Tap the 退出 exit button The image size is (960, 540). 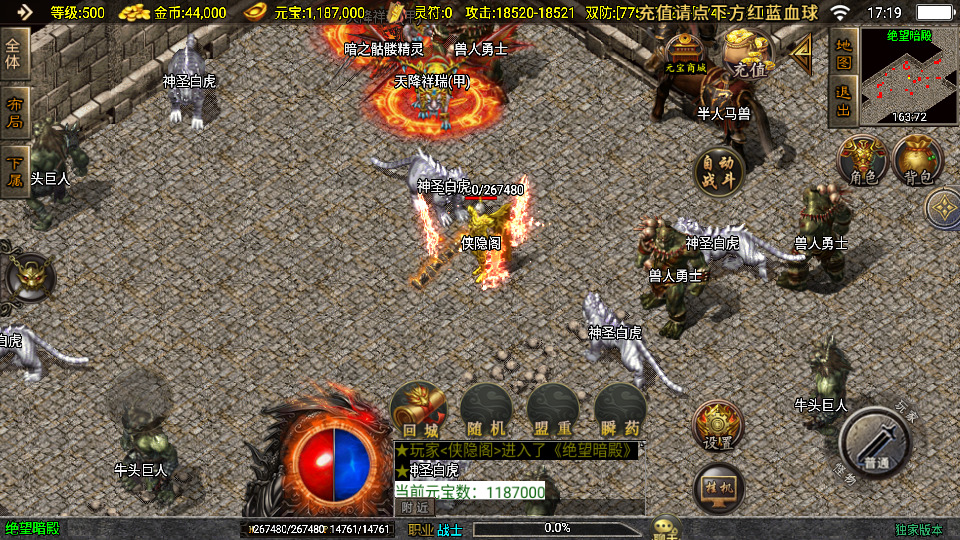click(x=843, y=102)
